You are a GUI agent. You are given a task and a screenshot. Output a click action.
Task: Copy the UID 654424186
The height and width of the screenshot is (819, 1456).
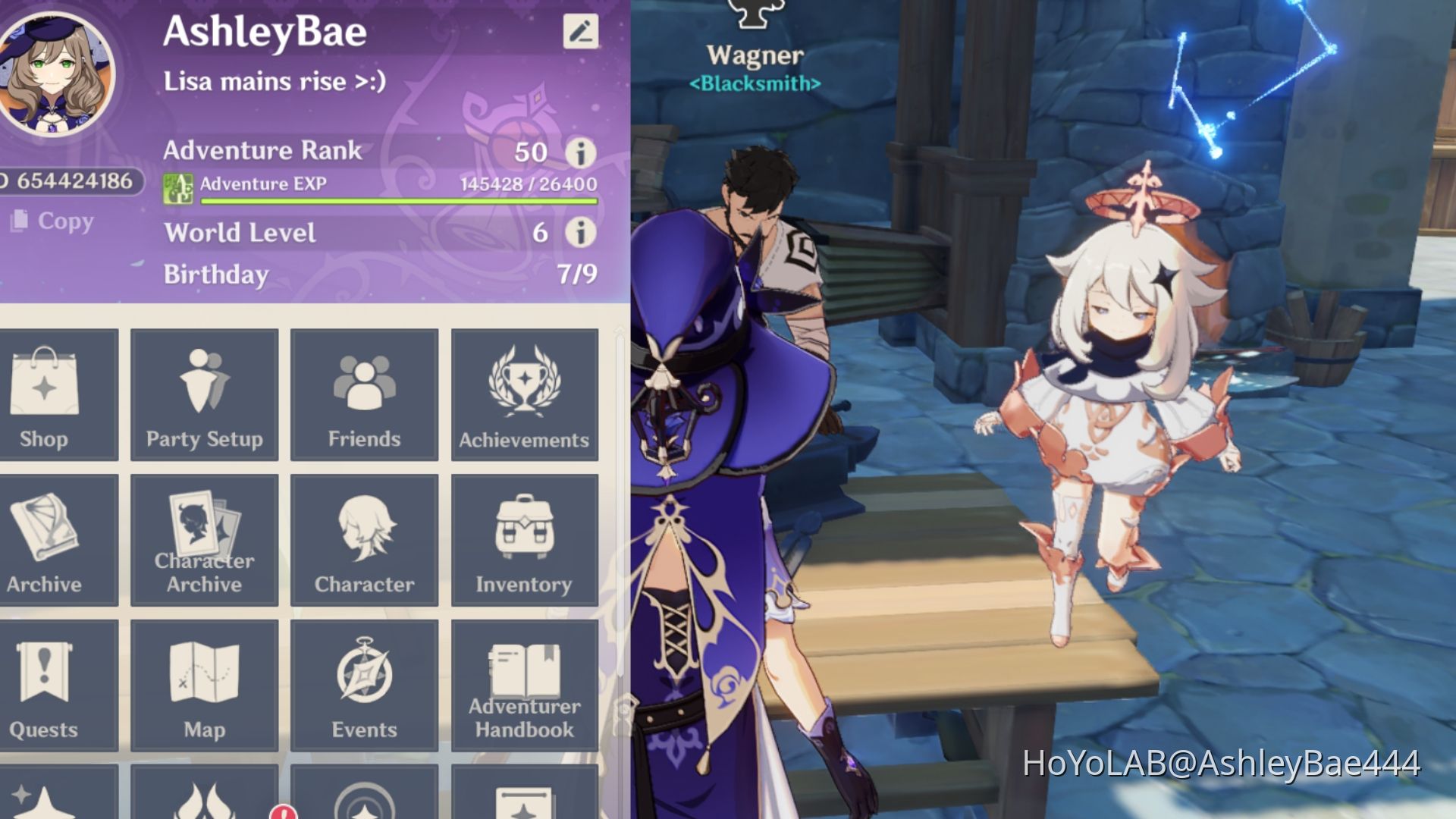tap(53, 221)
